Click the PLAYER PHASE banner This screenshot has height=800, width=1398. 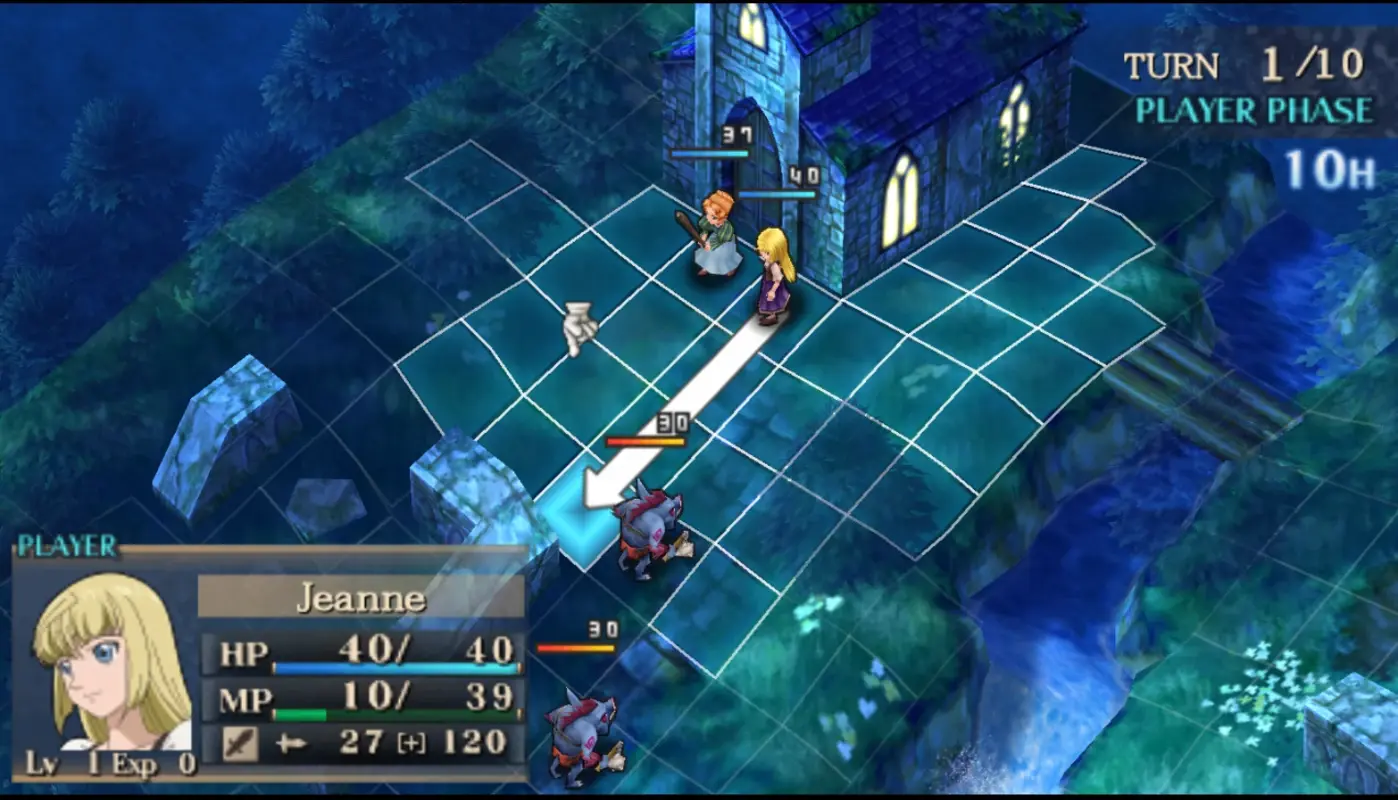(x=1255, y=112)
